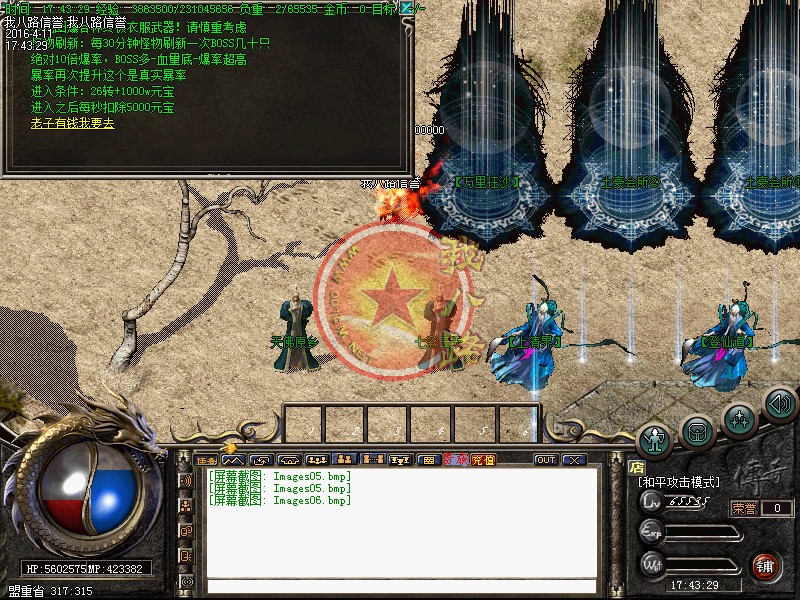Close the NPC dialog window
This screenshot has width=800, height=600.
click(x=405, y=8)
